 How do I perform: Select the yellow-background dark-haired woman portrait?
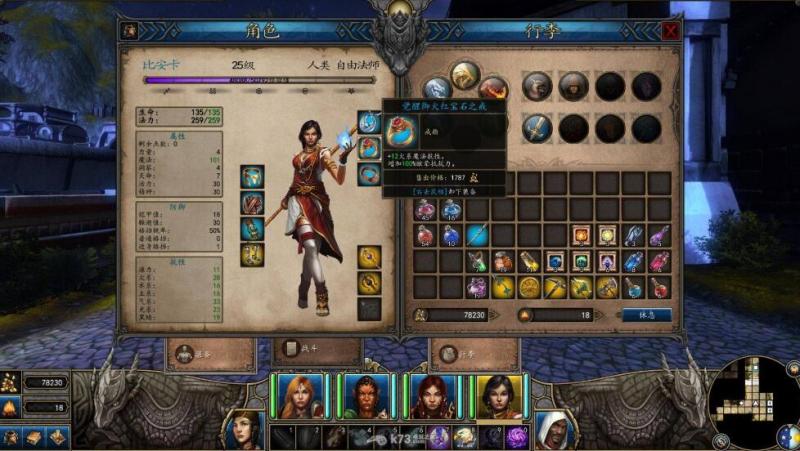497,395
